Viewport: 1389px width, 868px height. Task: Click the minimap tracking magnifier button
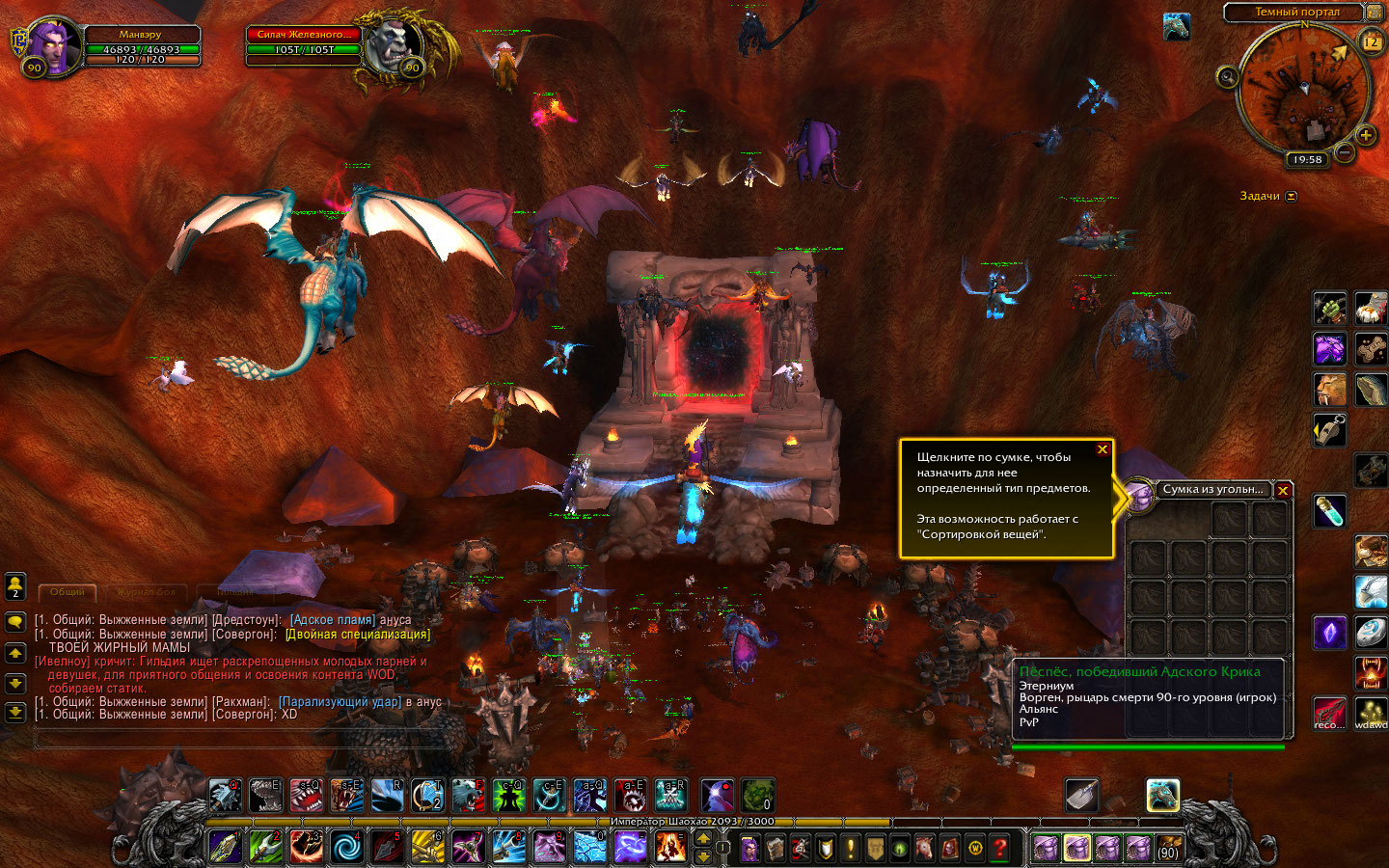[x=1227, y=76]
